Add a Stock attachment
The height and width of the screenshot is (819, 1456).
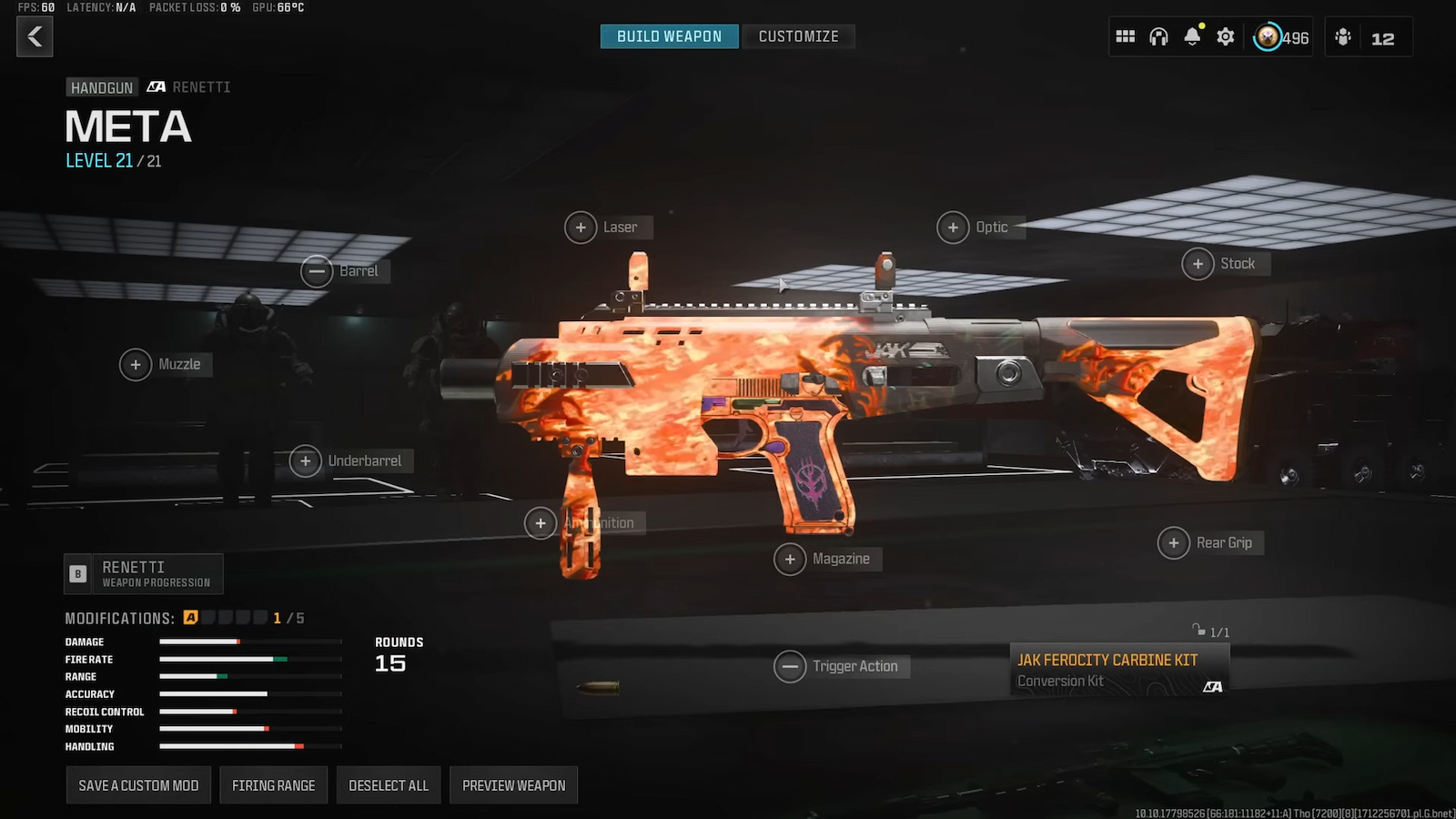(1198, 263)
